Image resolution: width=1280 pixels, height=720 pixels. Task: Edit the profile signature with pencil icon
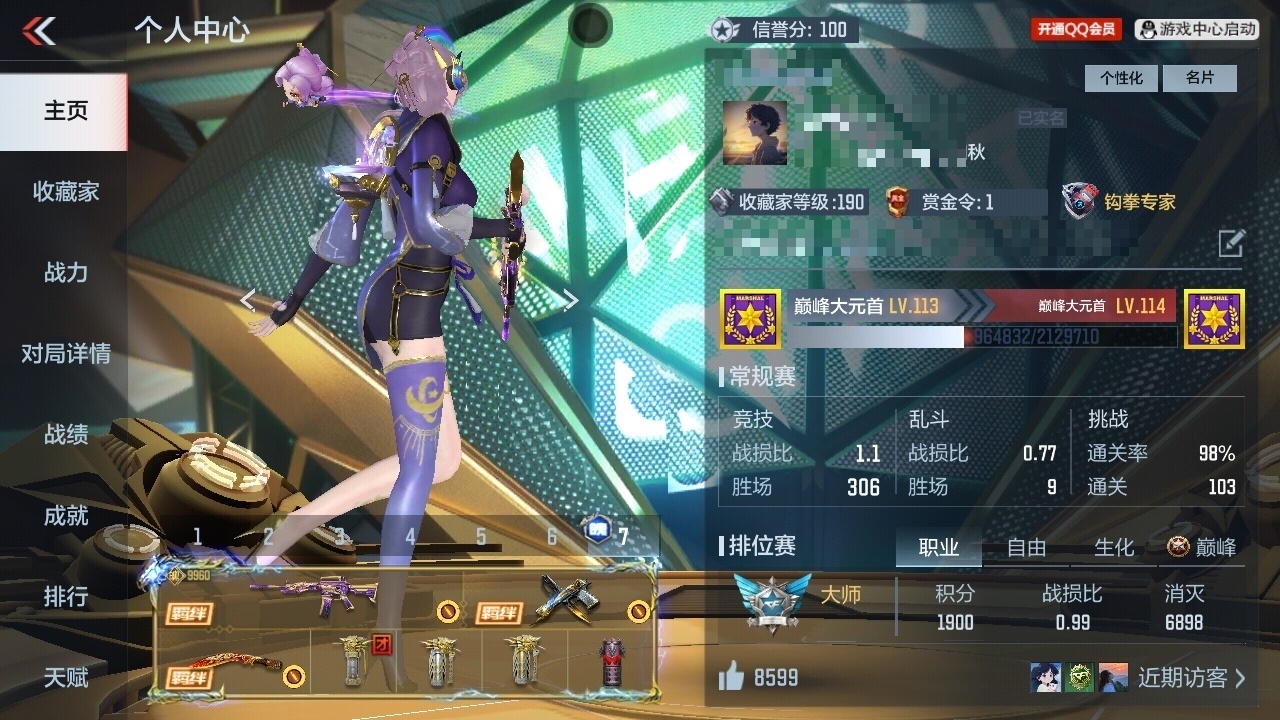click(1231, 242)
